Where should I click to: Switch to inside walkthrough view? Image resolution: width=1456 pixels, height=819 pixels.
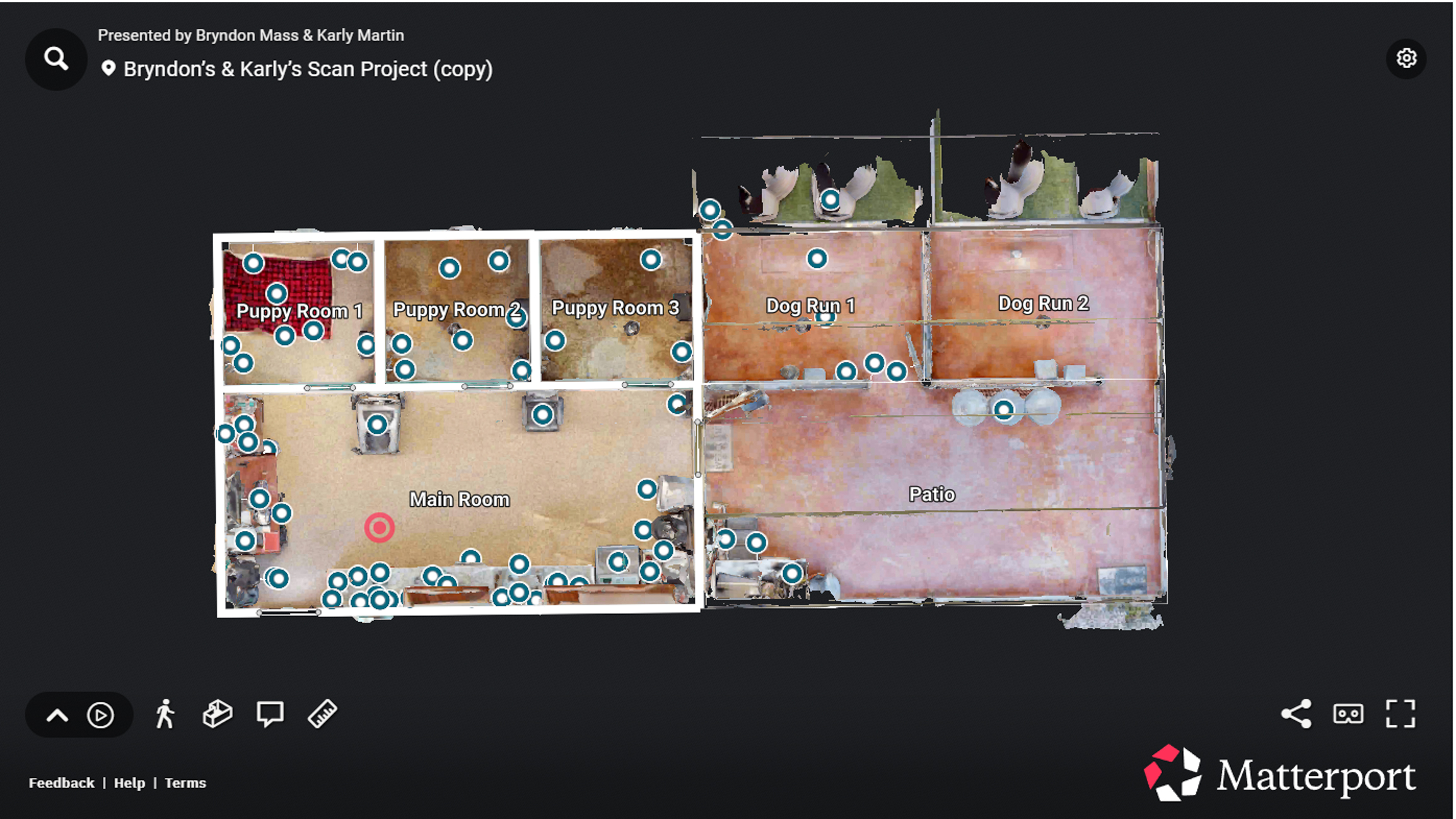(166, 714)
